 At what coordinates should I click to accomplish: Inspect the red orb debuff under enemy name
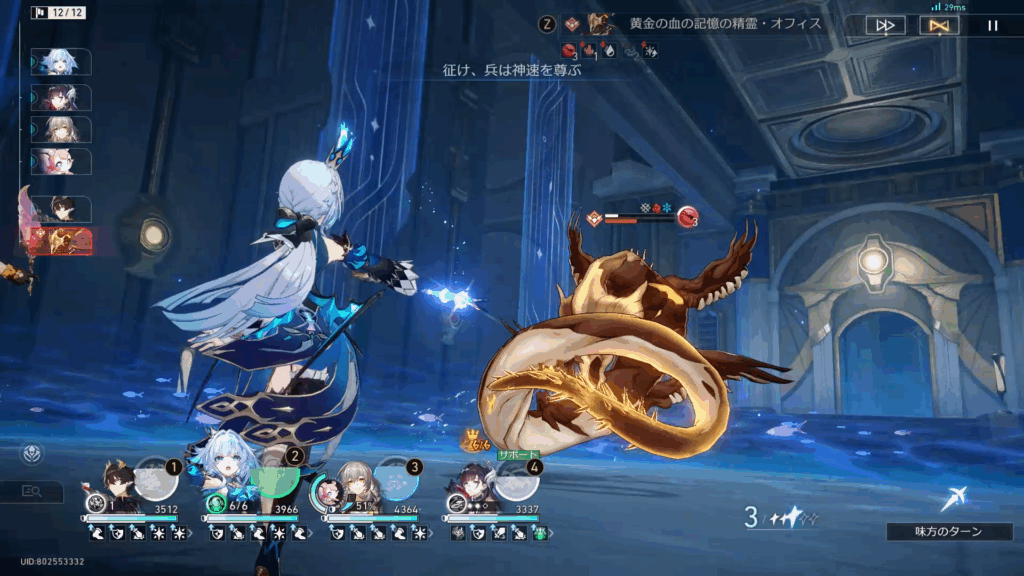coord(569,50)
